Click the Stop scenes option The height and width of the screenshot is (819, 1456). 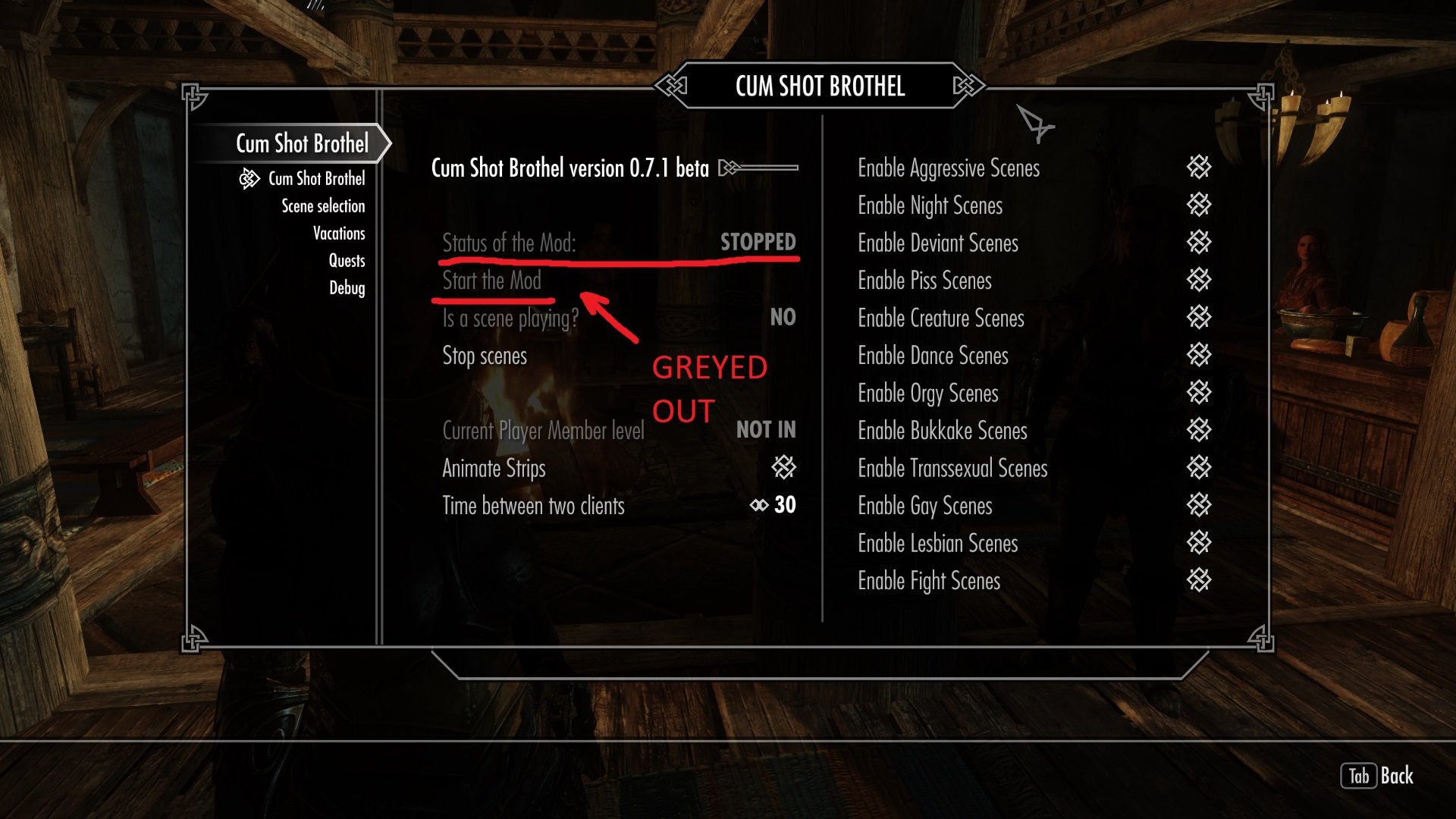pos(485,356)
